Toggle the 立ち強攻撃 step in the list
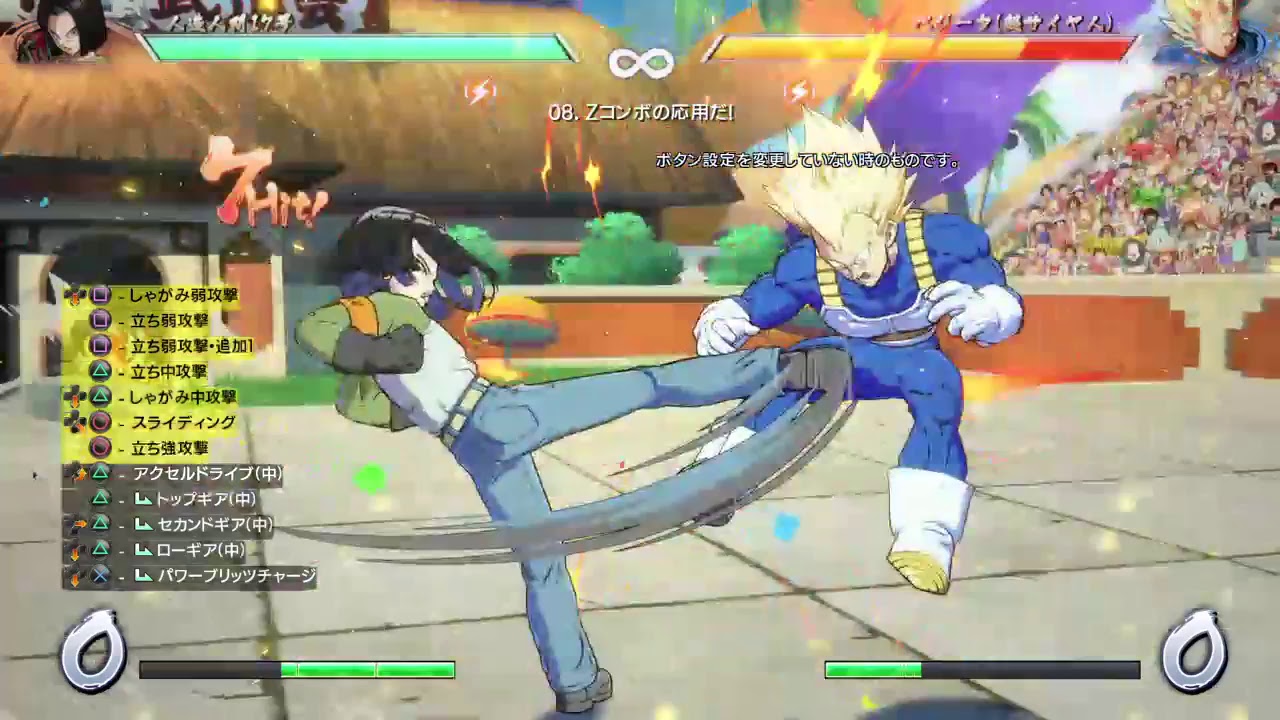This screenshot has width=1280, height=720. [x=170, y=448]
